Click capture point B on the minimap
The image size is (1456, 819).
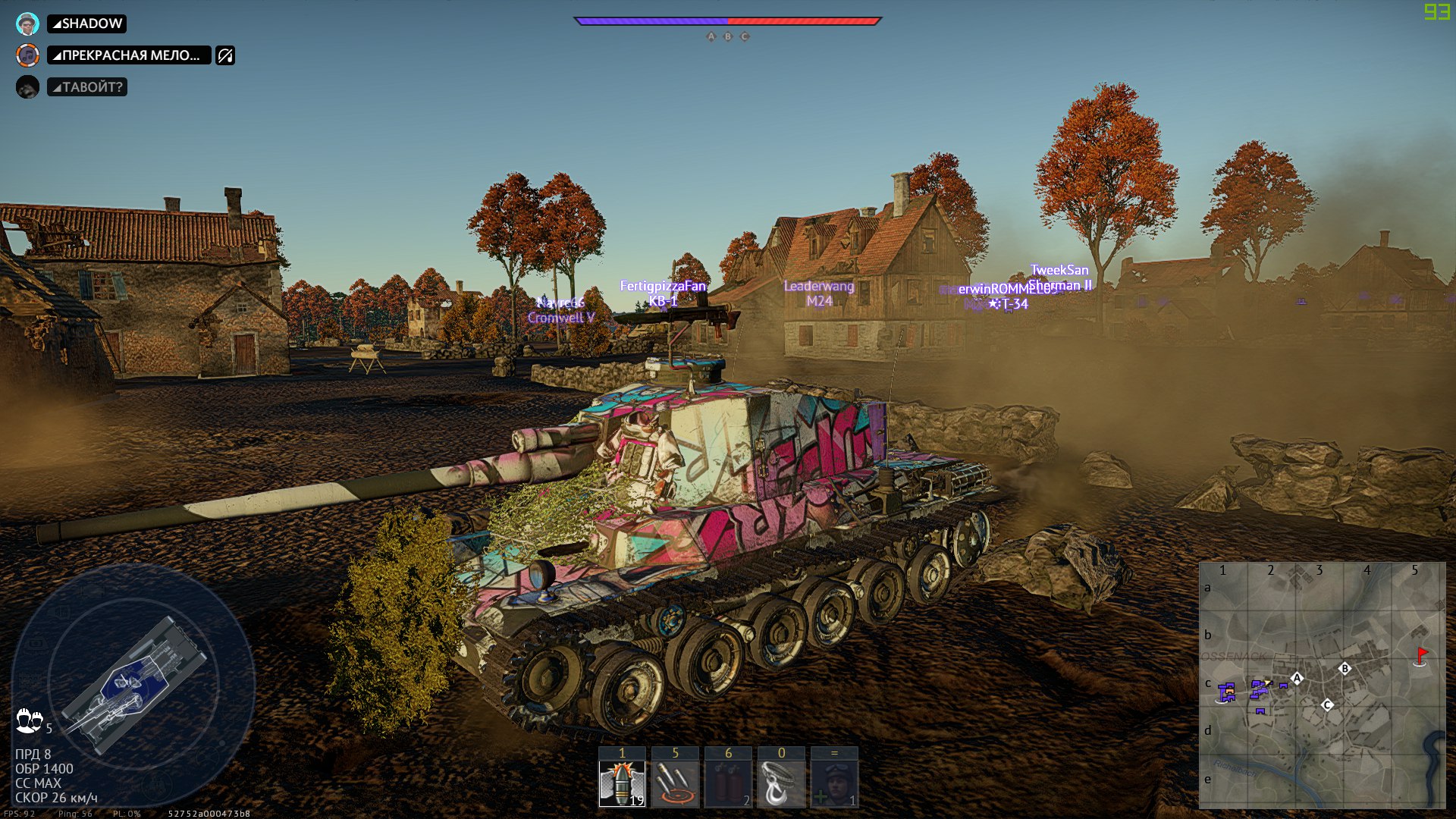point(1345,668)
